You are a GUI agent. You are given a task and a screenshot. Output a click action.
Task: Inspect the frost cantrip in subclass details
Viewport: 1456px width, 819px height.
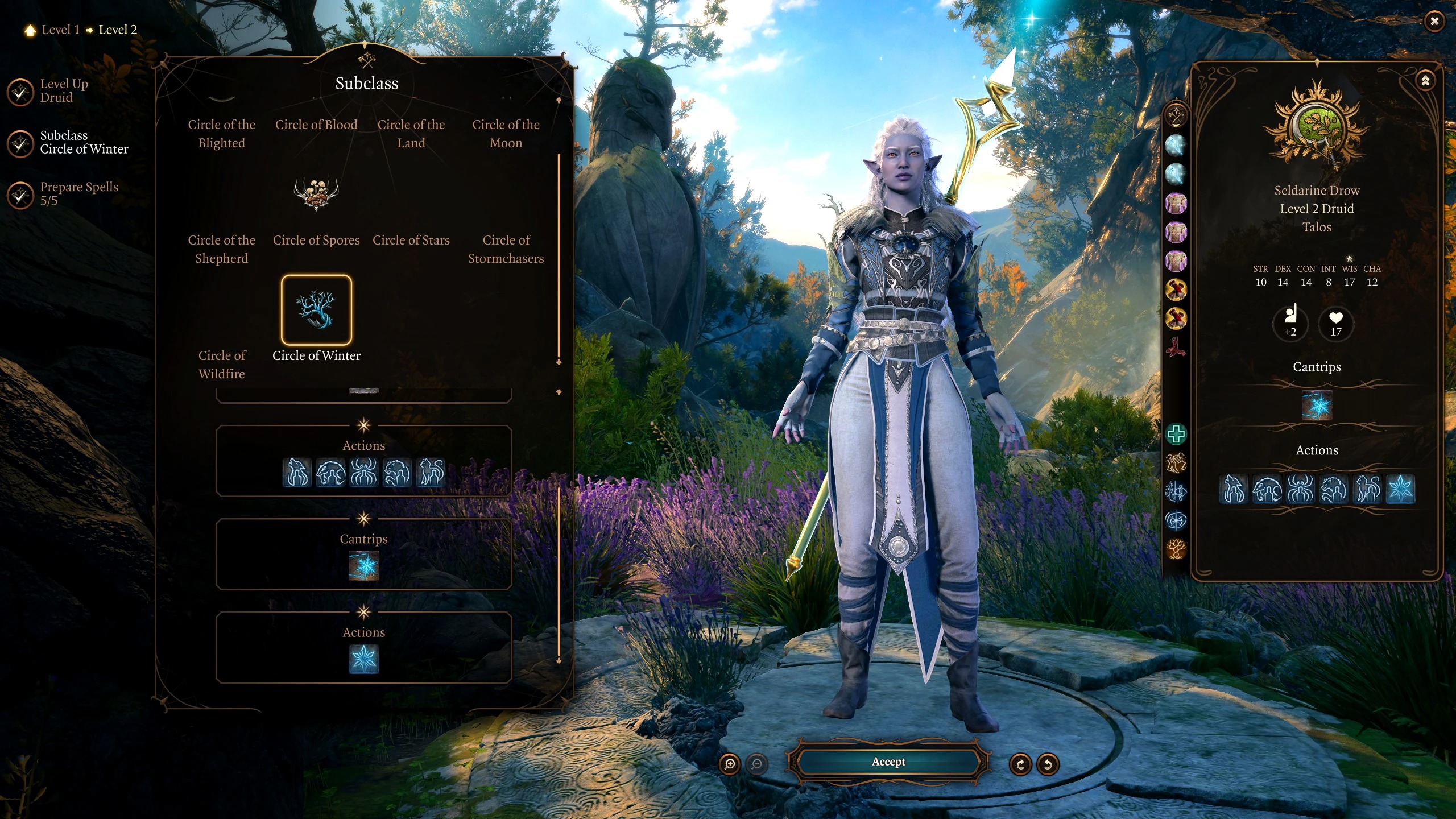pyautogui.click(x=363, y=566)
